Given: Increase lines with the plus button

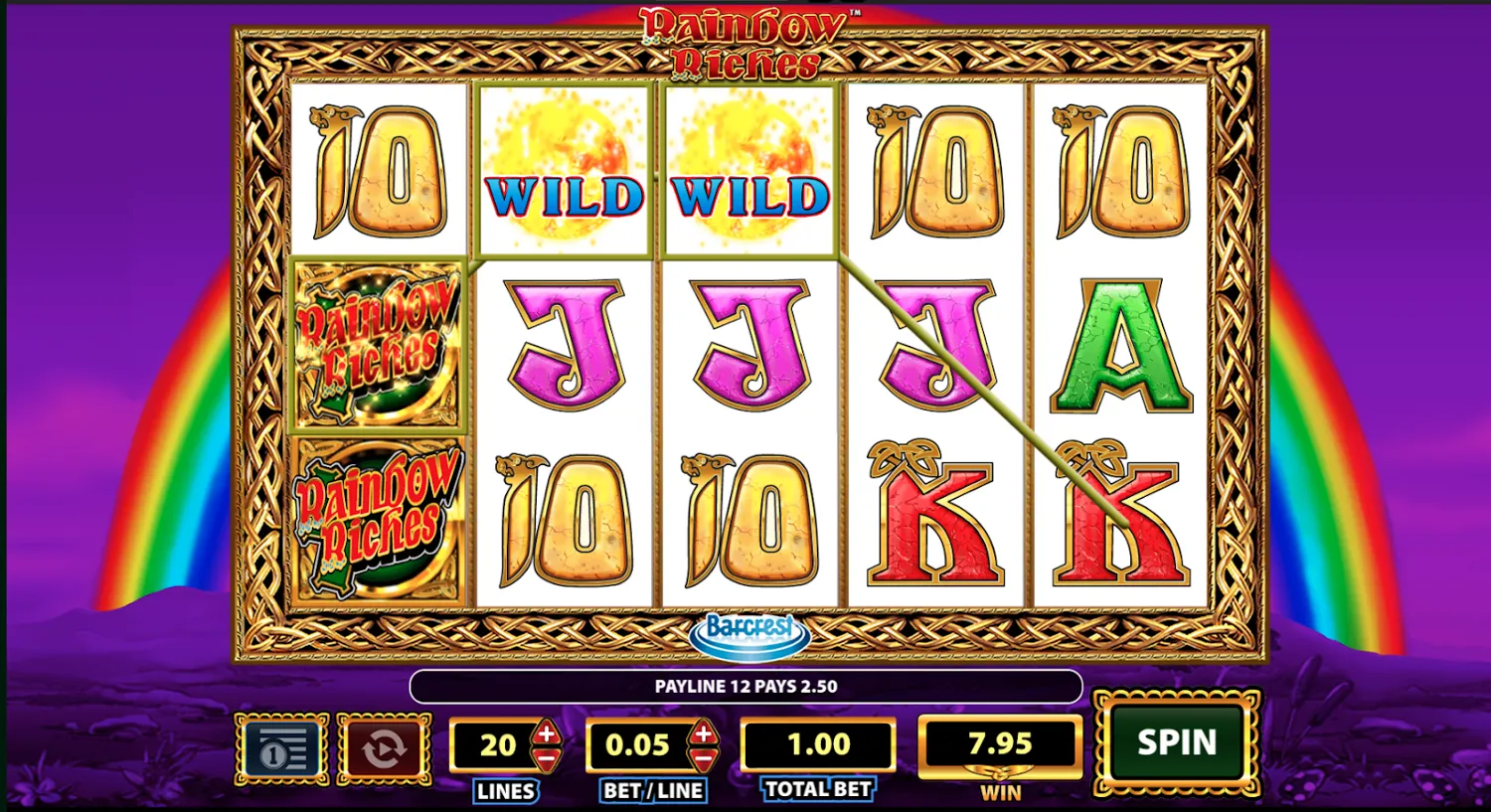Looking at the screenshot, I should pyautogui.click(x=546, y=731).
